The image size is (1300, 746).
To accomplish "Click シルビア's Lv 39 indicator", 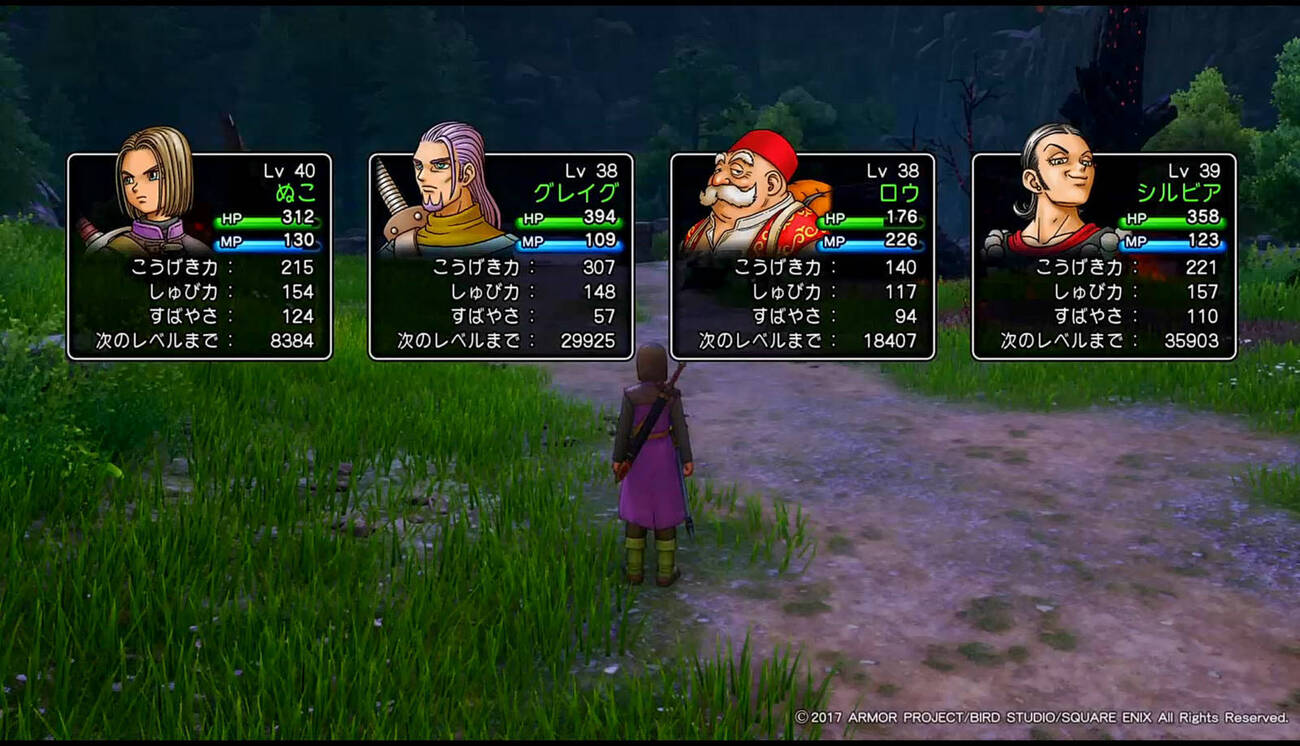I will [1196, 170].
